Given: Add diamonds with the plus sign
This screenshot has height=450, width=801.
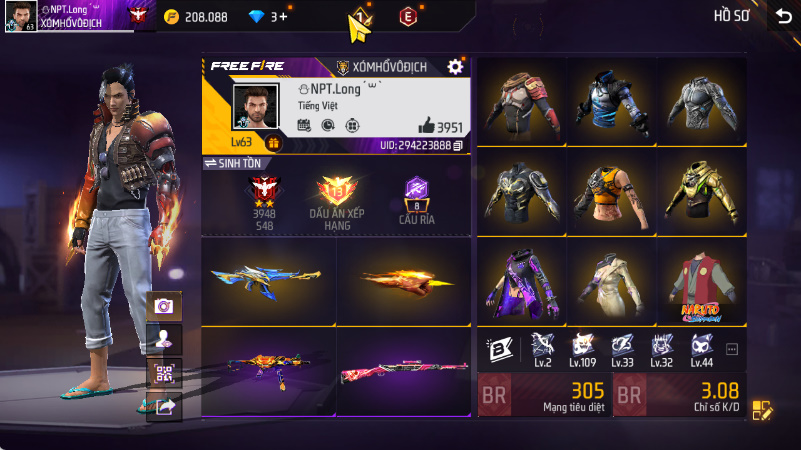Looking at the screenshot, I should coord(283,17).
